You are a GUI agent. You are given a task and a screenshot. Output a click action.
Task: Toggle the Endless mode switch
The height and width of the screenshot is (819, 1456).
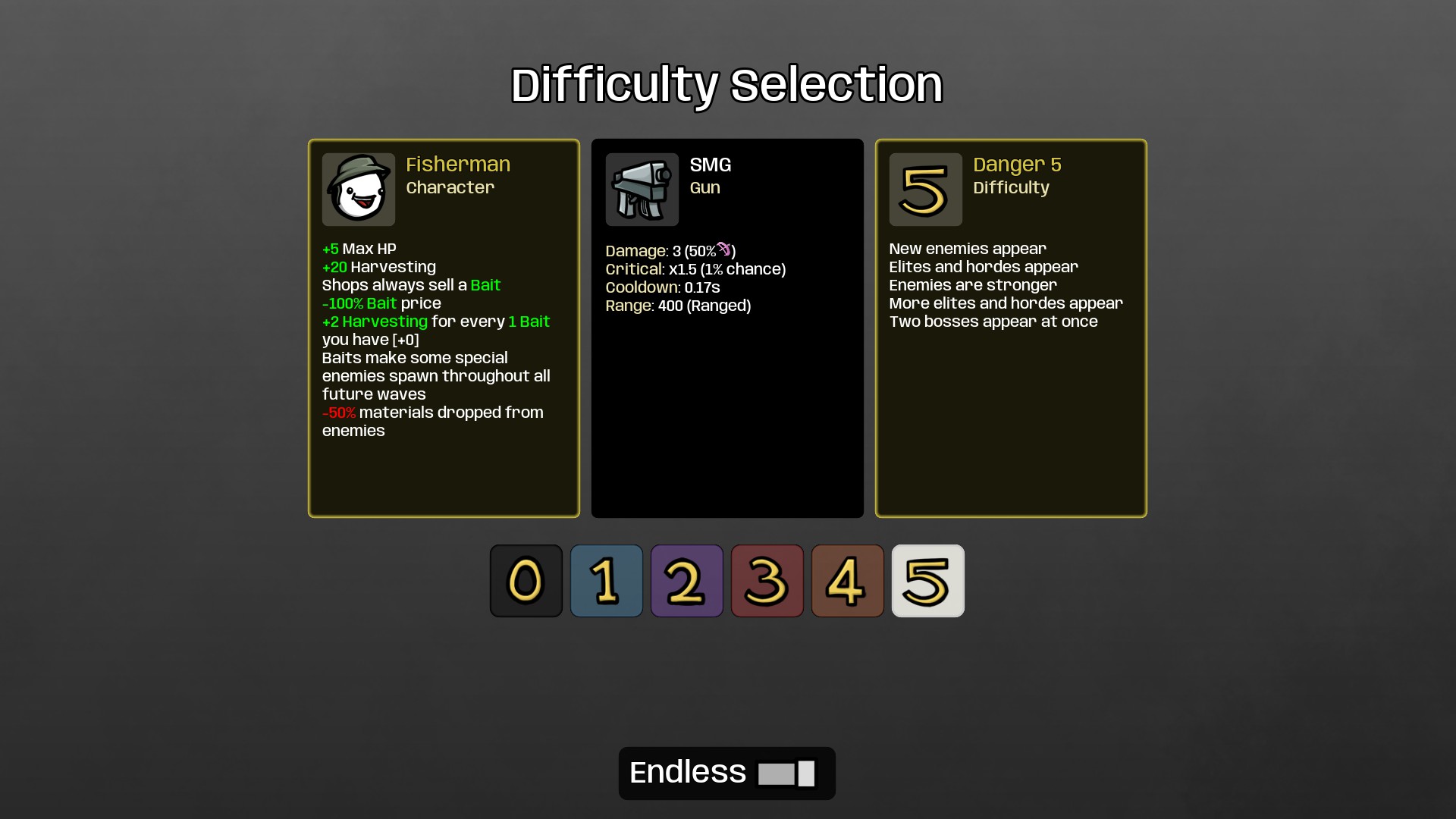[789, 773]
